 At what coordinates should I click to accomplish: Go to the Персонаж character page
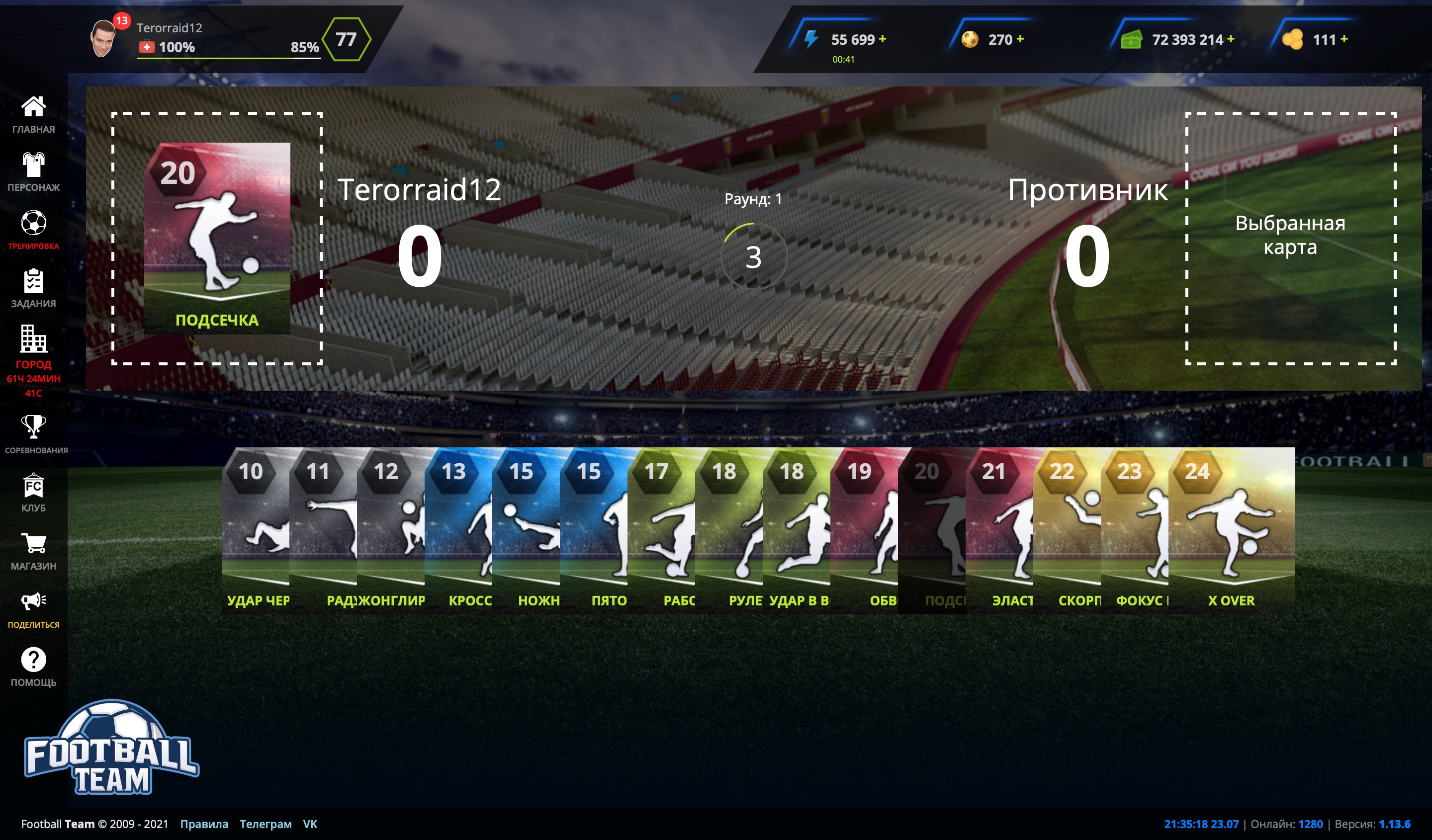tap(33, 171)
